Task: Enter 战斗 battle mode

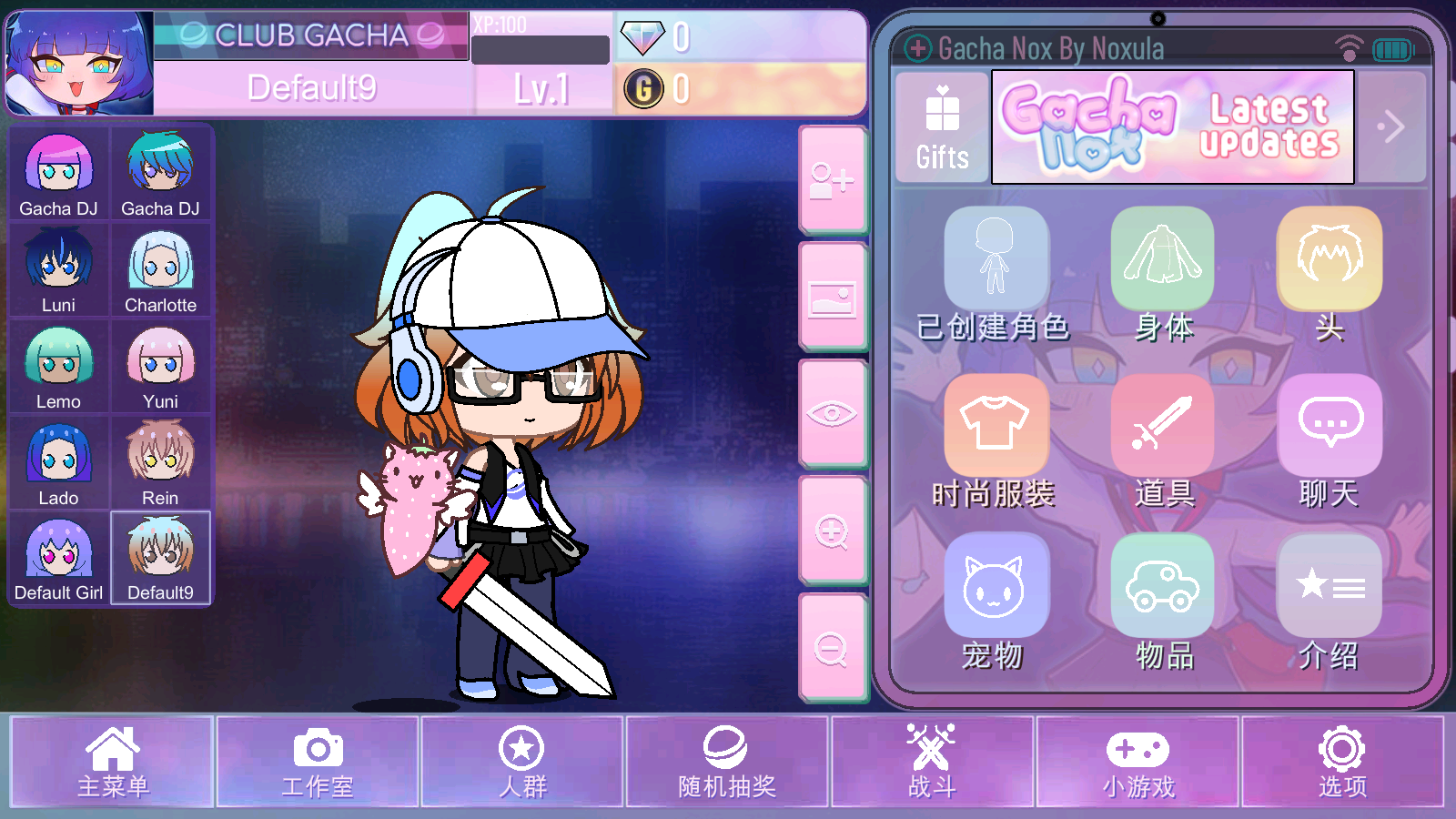Action: 932,762
